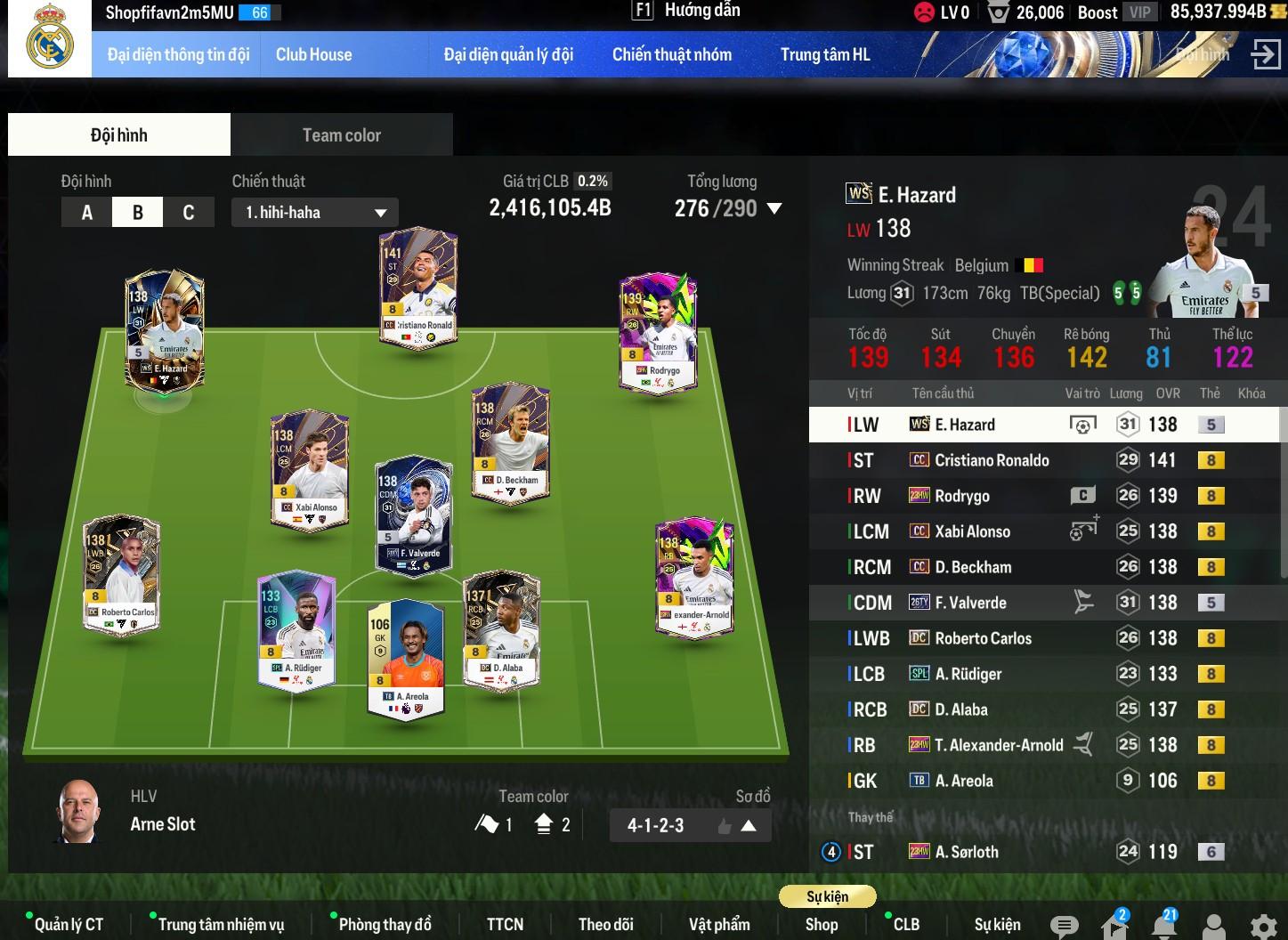Pick the A. Areola goalkeeper card
Screen dimensions: 1288x940
click(x=405, y=659)
